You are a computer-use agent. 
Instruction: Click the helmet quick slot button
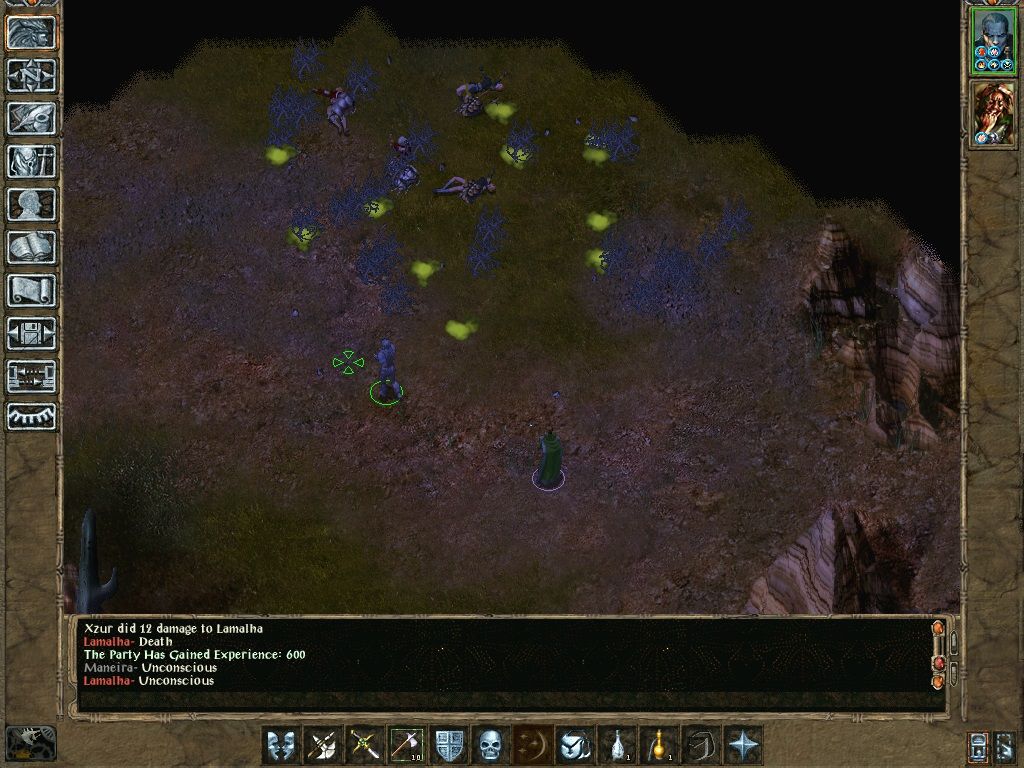pyautogui.click(x=575, y=745)
